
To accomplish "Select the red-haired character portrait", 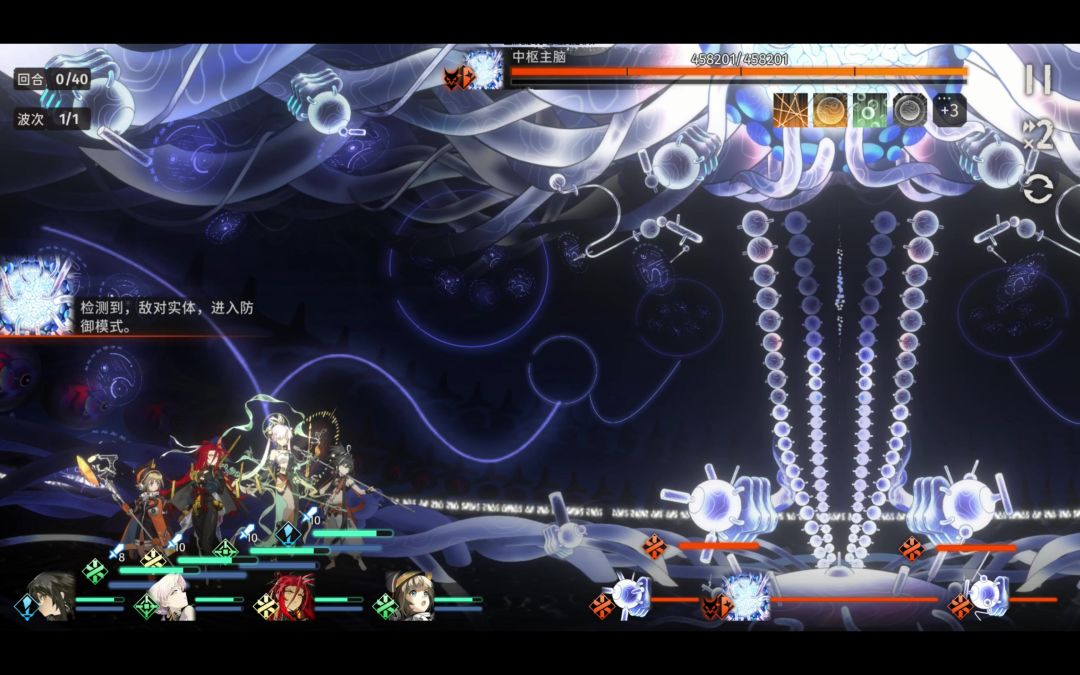I will click(x=290, y=597).
